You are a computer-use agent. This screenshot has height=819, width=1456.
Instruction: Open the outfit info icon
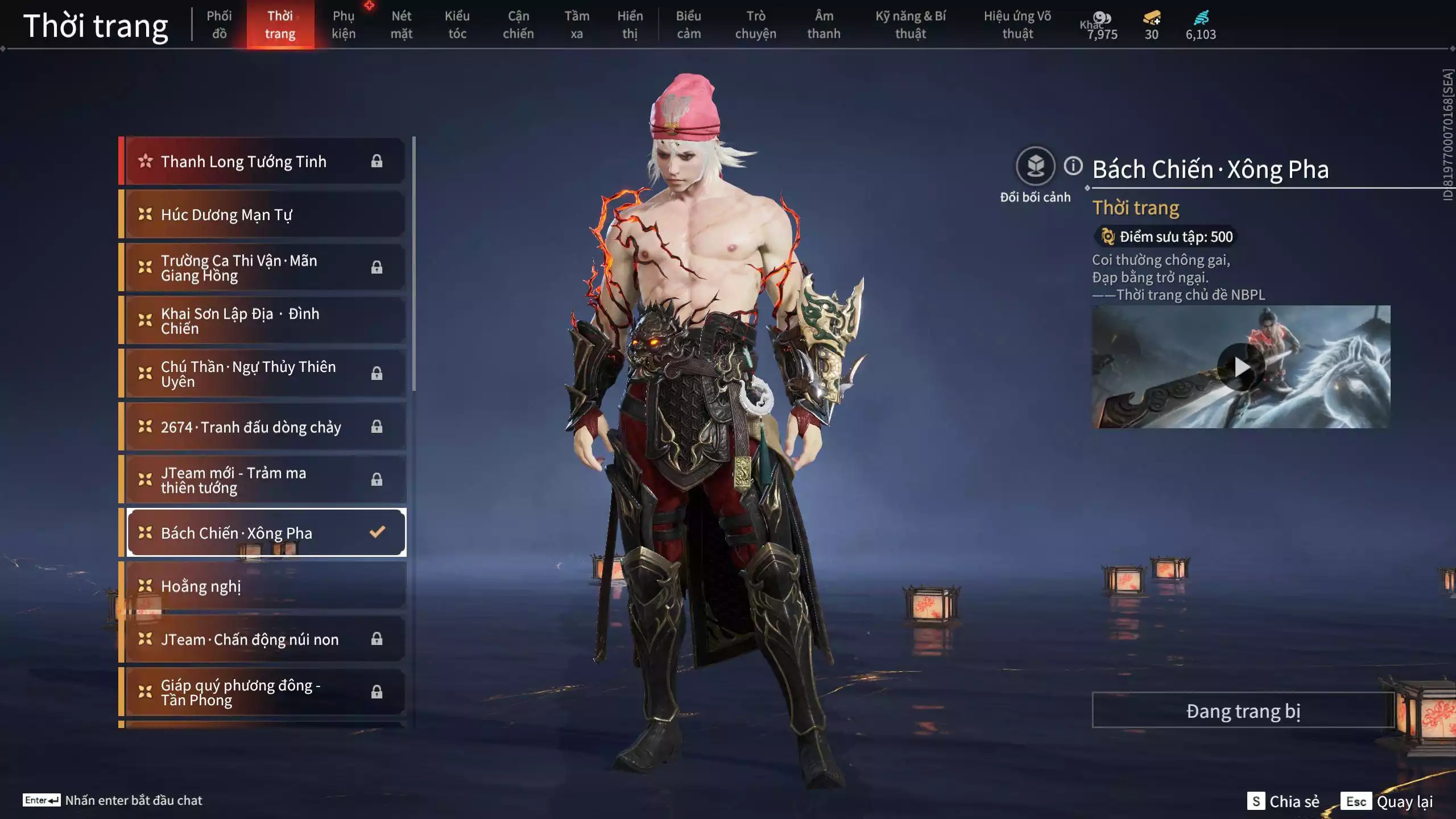pos(1073,166)
